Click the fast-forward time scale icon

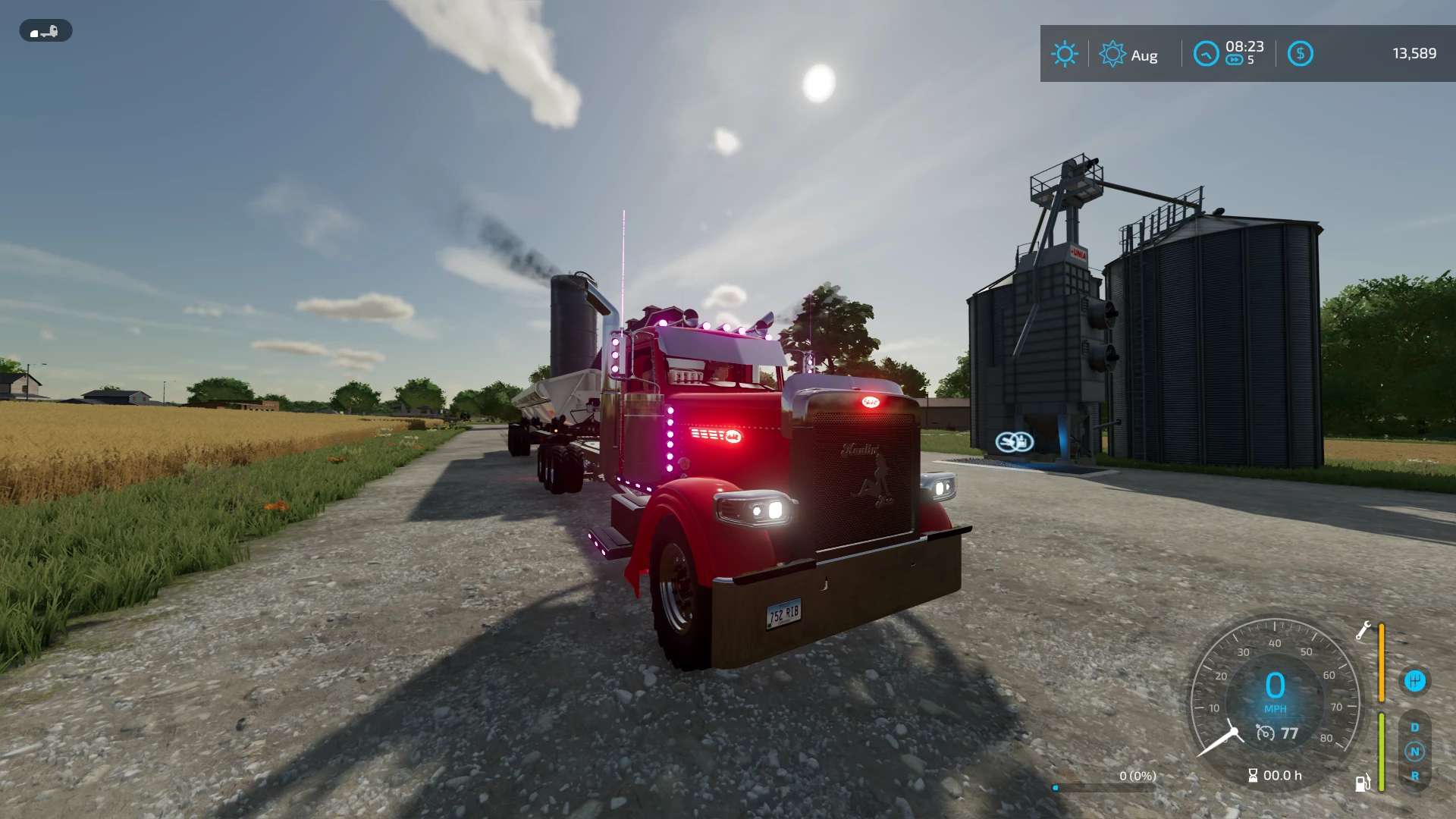pyautogui.click(x=1235, y=61)
